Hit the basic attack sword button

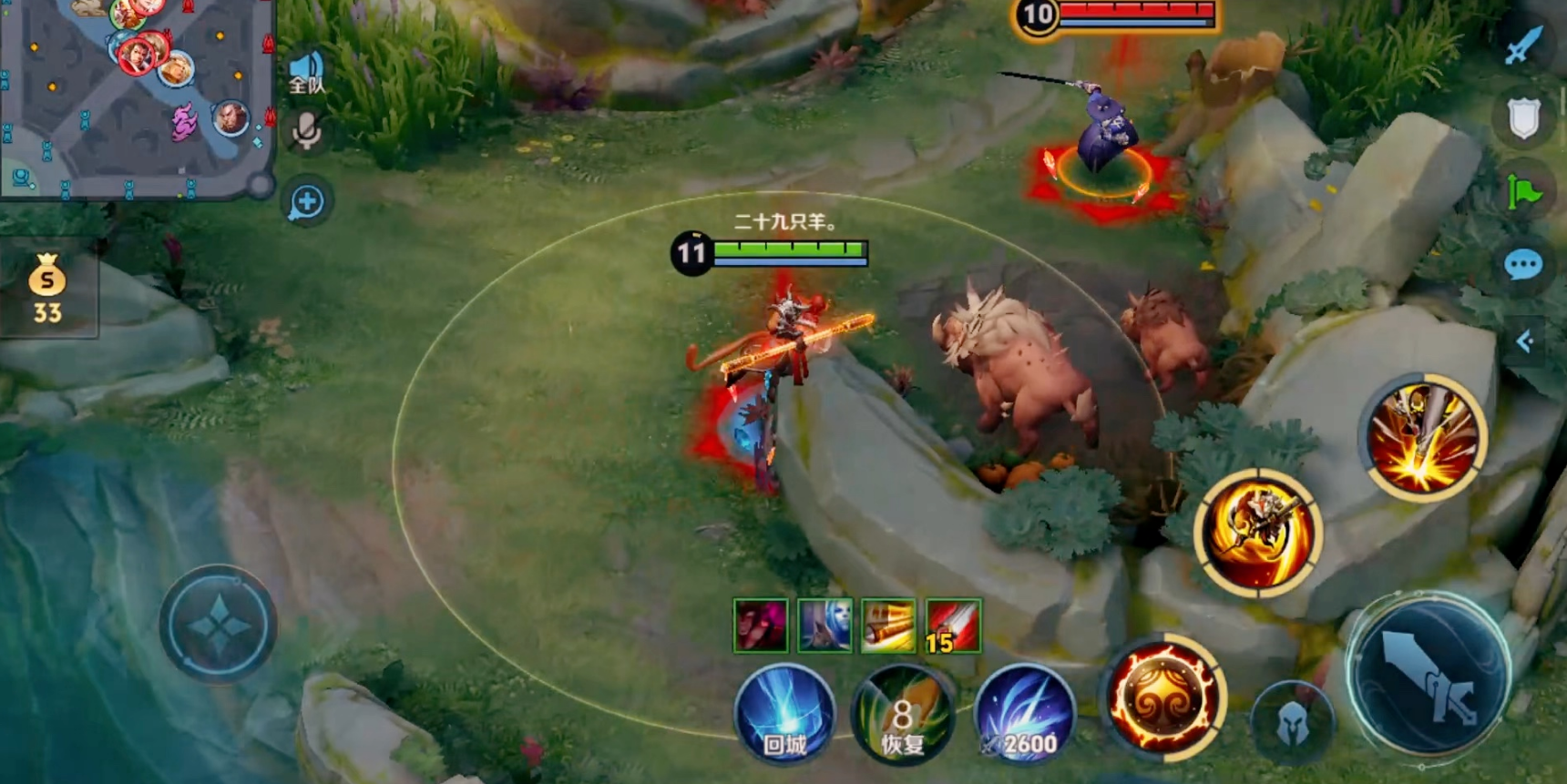point(1429,676)
